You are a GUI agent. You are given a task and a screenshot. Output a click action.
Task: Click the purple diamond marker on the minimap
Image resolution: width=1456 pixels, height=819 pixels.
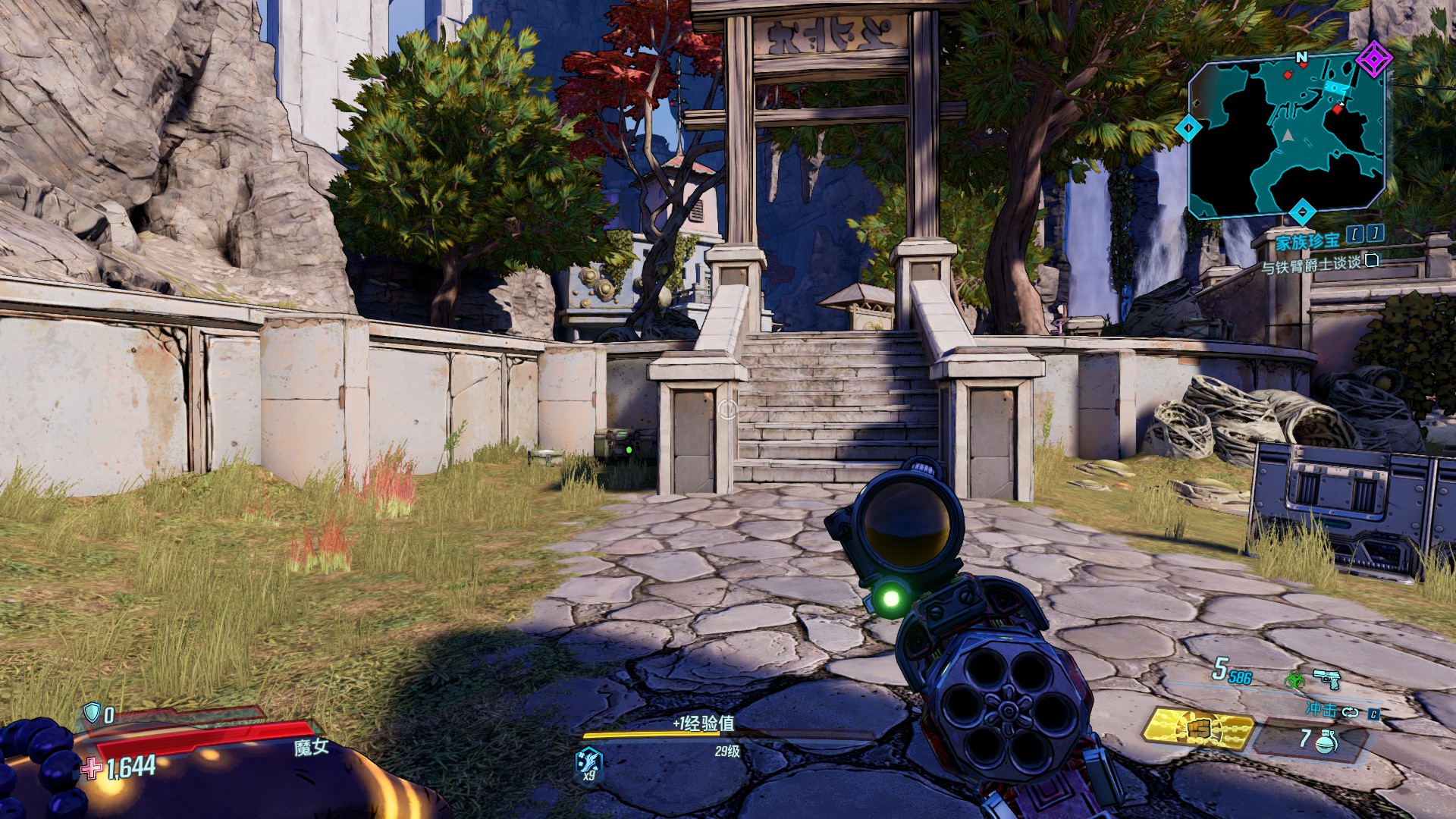1373,58
